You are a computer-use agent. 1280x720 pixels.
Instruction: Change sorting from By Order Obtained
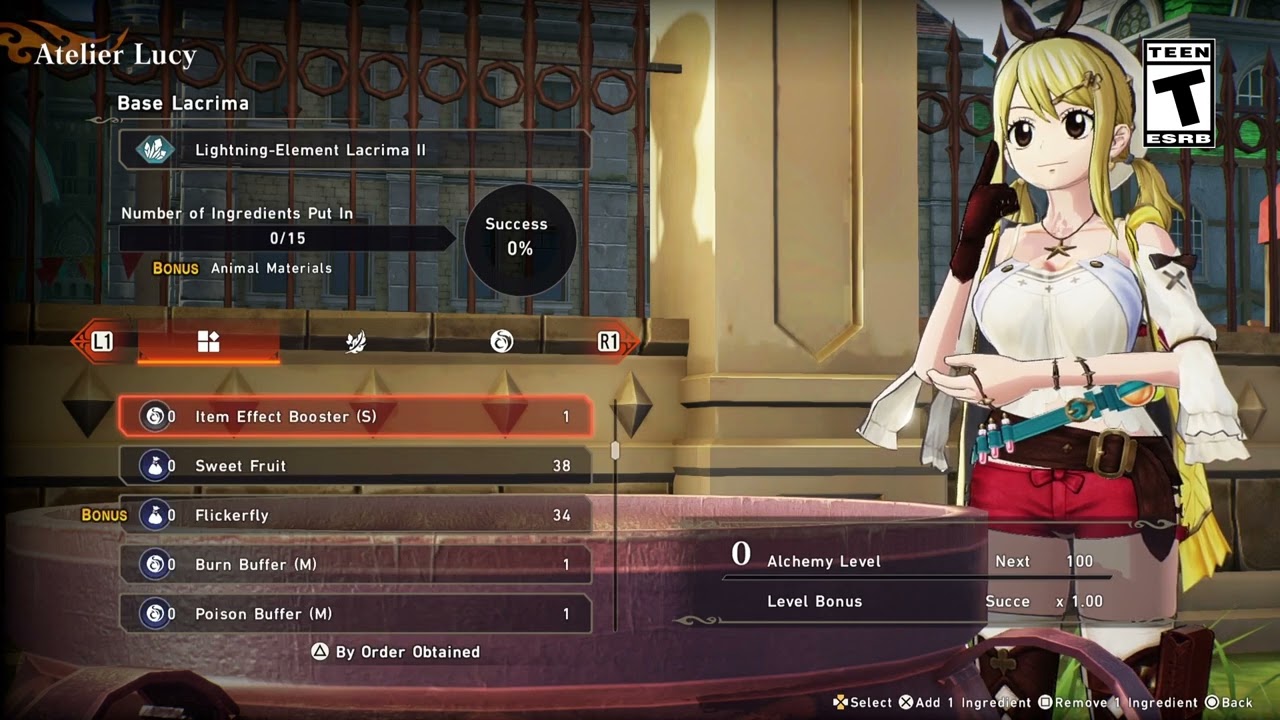coord(396,652)
